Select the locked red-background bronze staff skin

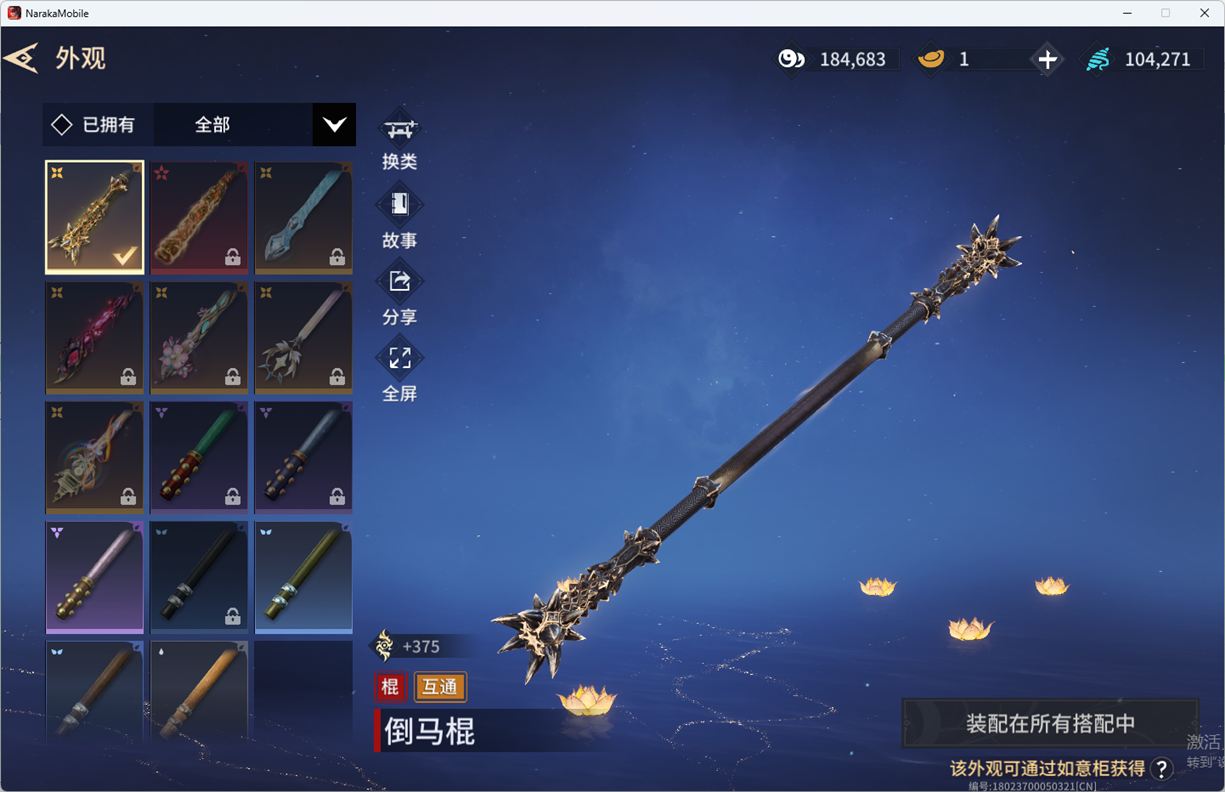199,217
